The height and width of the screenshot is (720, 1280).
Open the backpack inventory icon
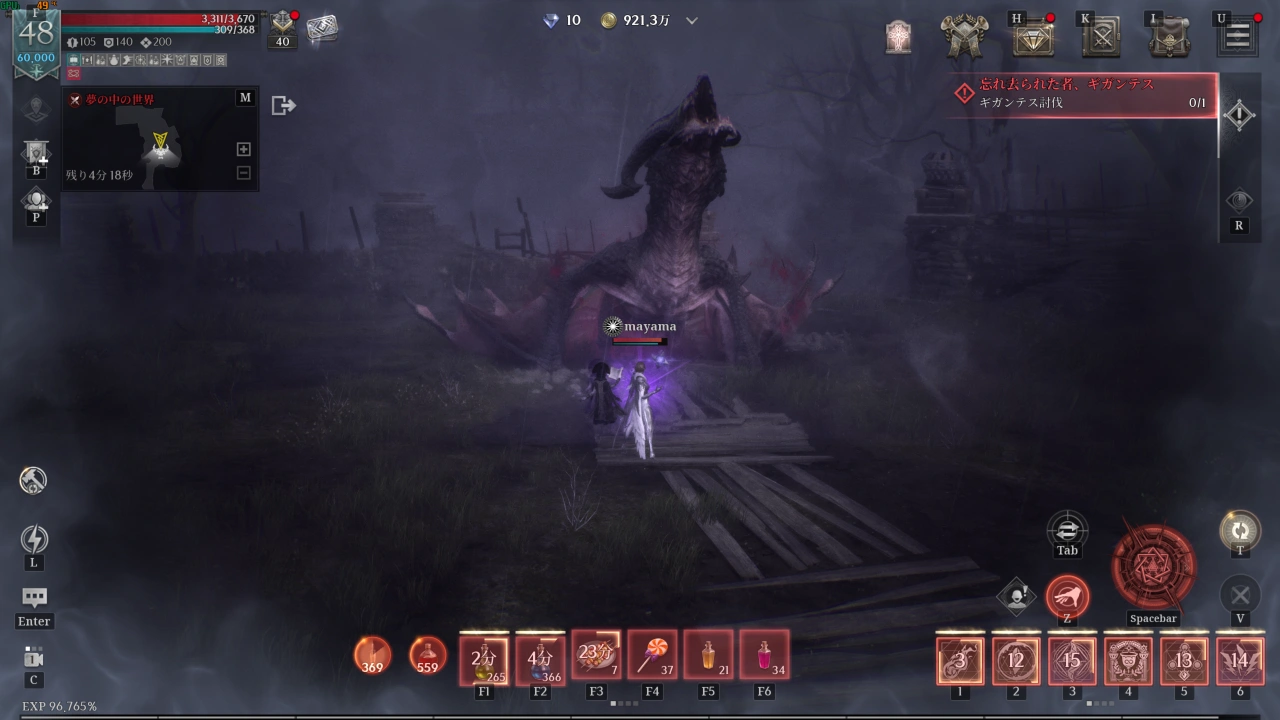[x=1168, y=37]
